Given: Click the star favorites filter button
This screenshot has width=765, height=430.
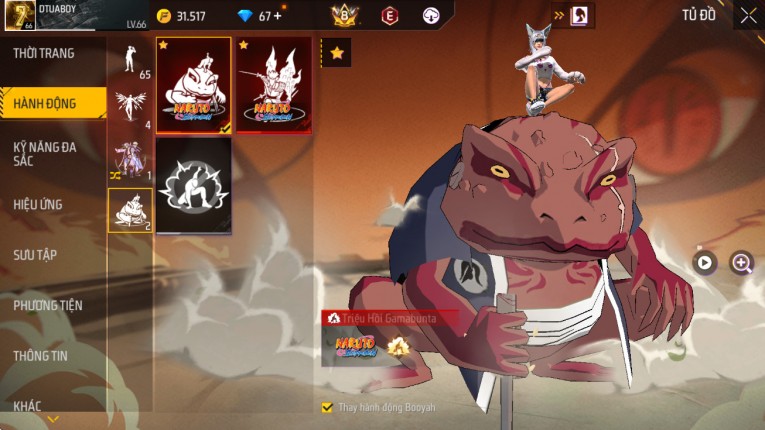Looking at the screenshot, I should pos(337,51).
